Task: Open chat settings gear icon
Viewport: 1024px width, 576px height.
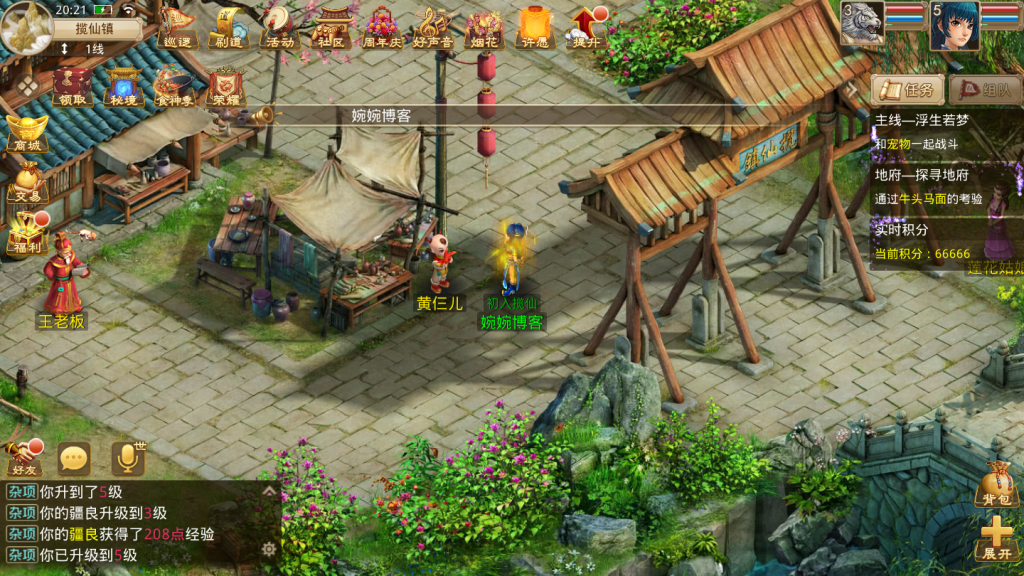Action: point(269,548)
